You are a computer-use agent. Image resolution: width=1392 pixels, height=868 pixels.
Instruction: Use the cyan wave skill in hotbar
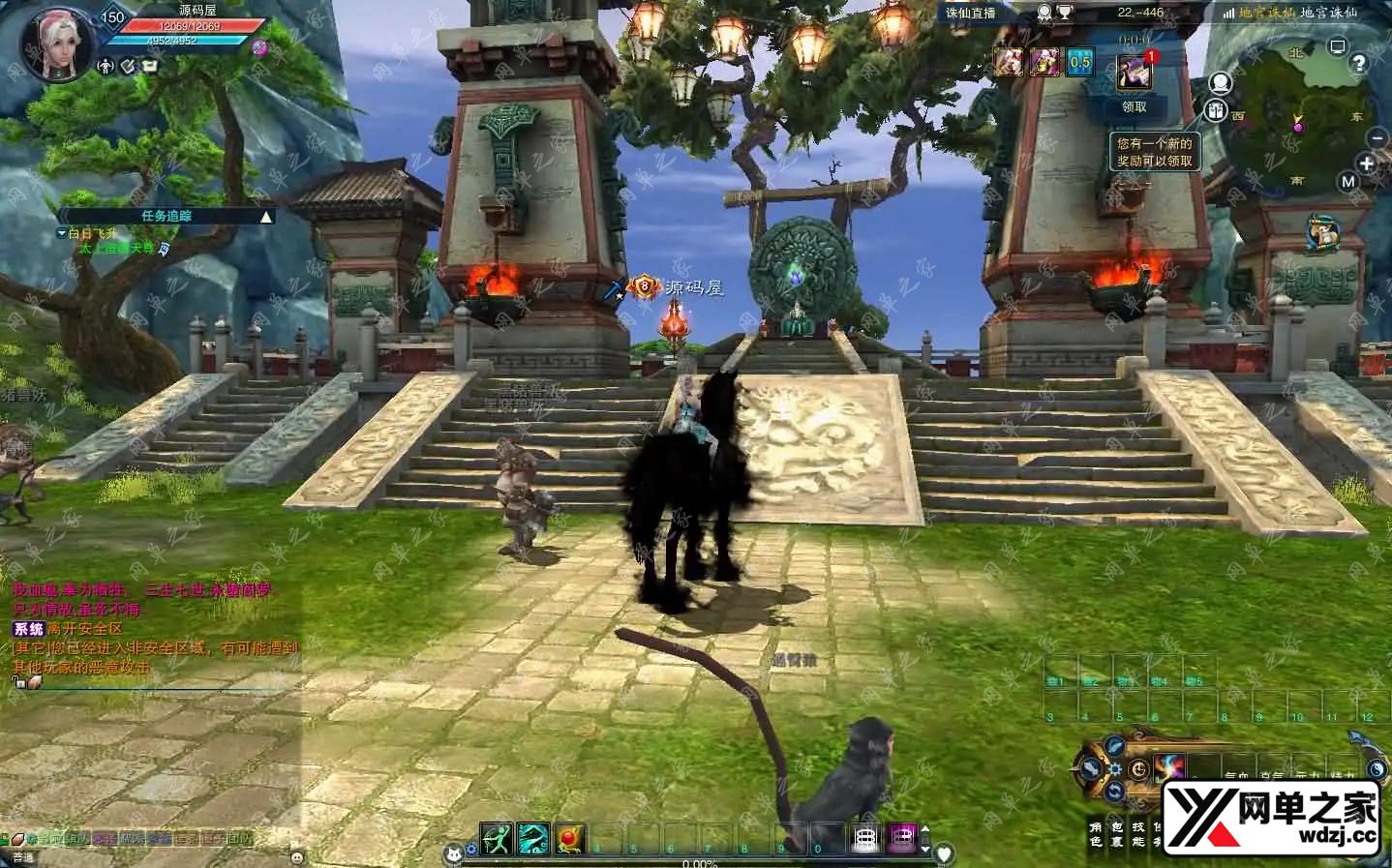(x=532, y=839)
